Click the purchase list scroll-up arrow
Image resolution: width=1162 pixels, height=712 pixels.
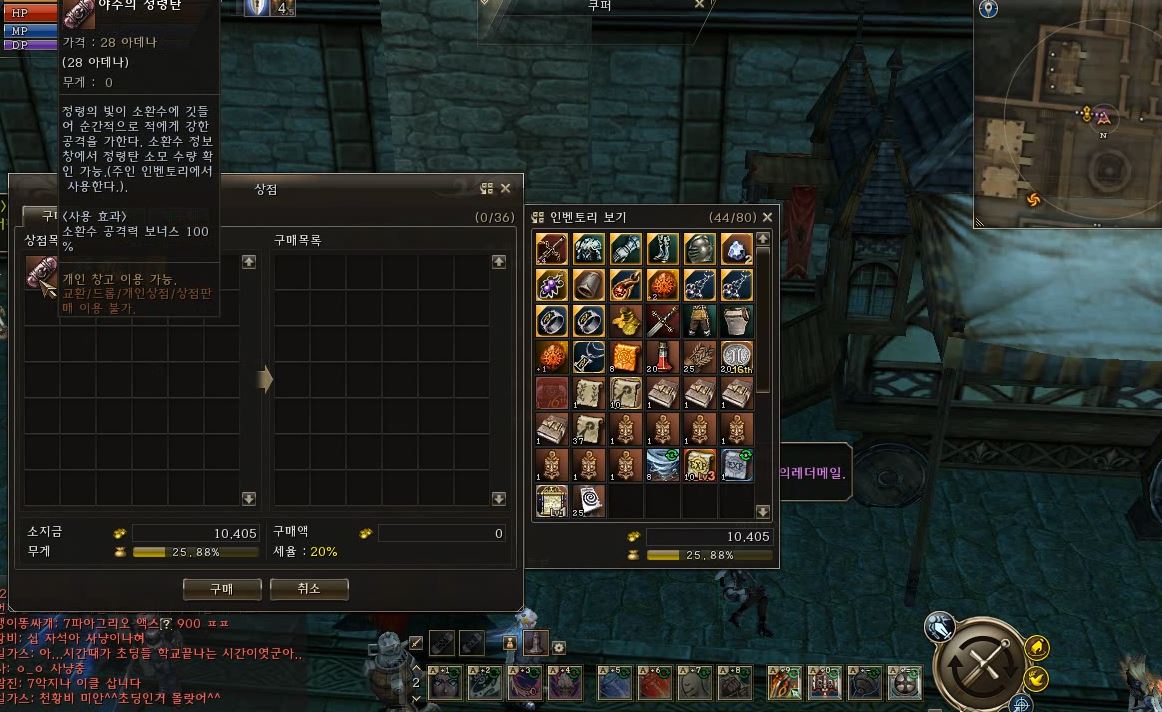pos(498,262)
